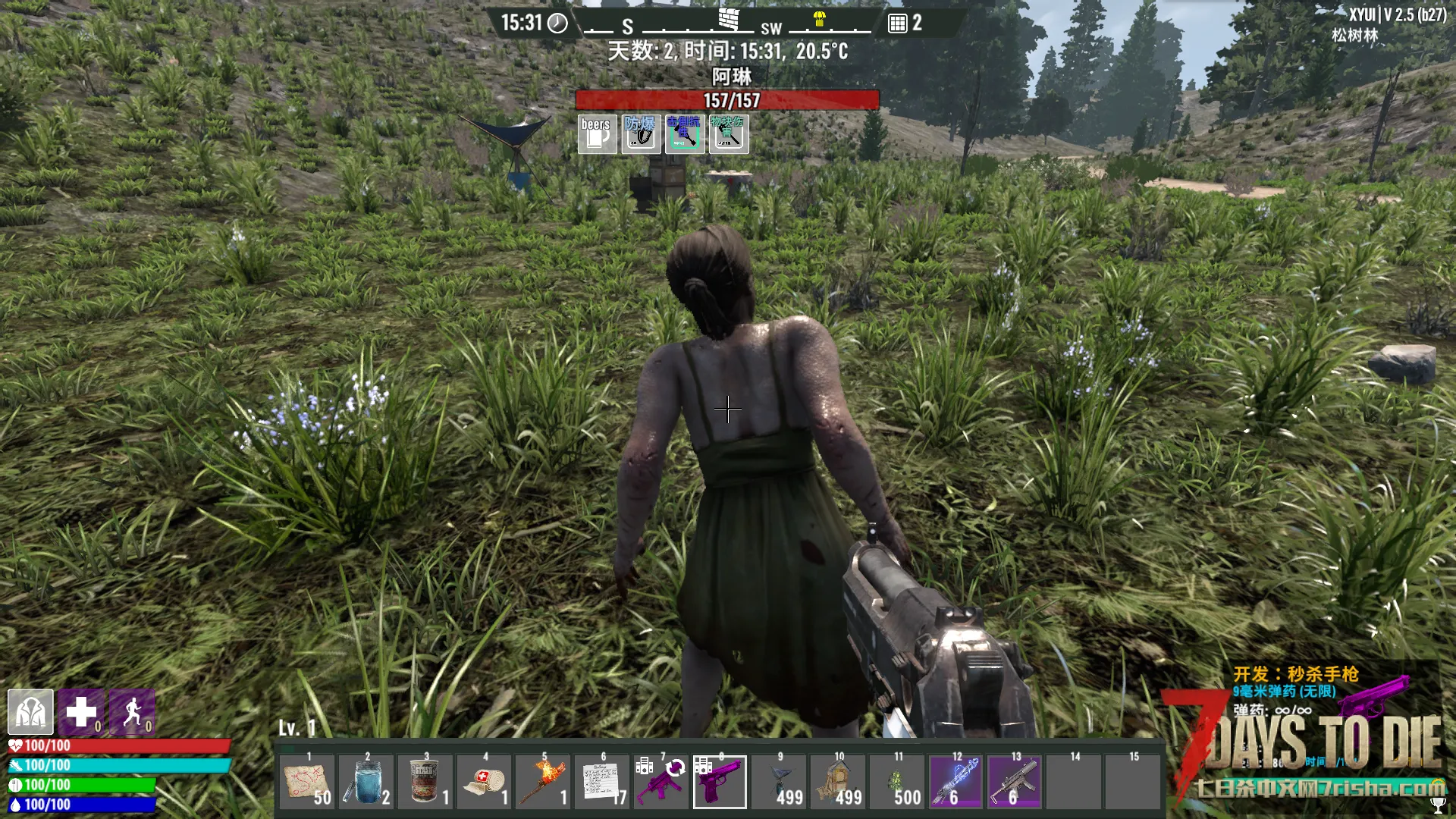Viewport: 1456px width, 819px height.
Task: Pick the green plant stack of 500
Action: tap(897, 782)
